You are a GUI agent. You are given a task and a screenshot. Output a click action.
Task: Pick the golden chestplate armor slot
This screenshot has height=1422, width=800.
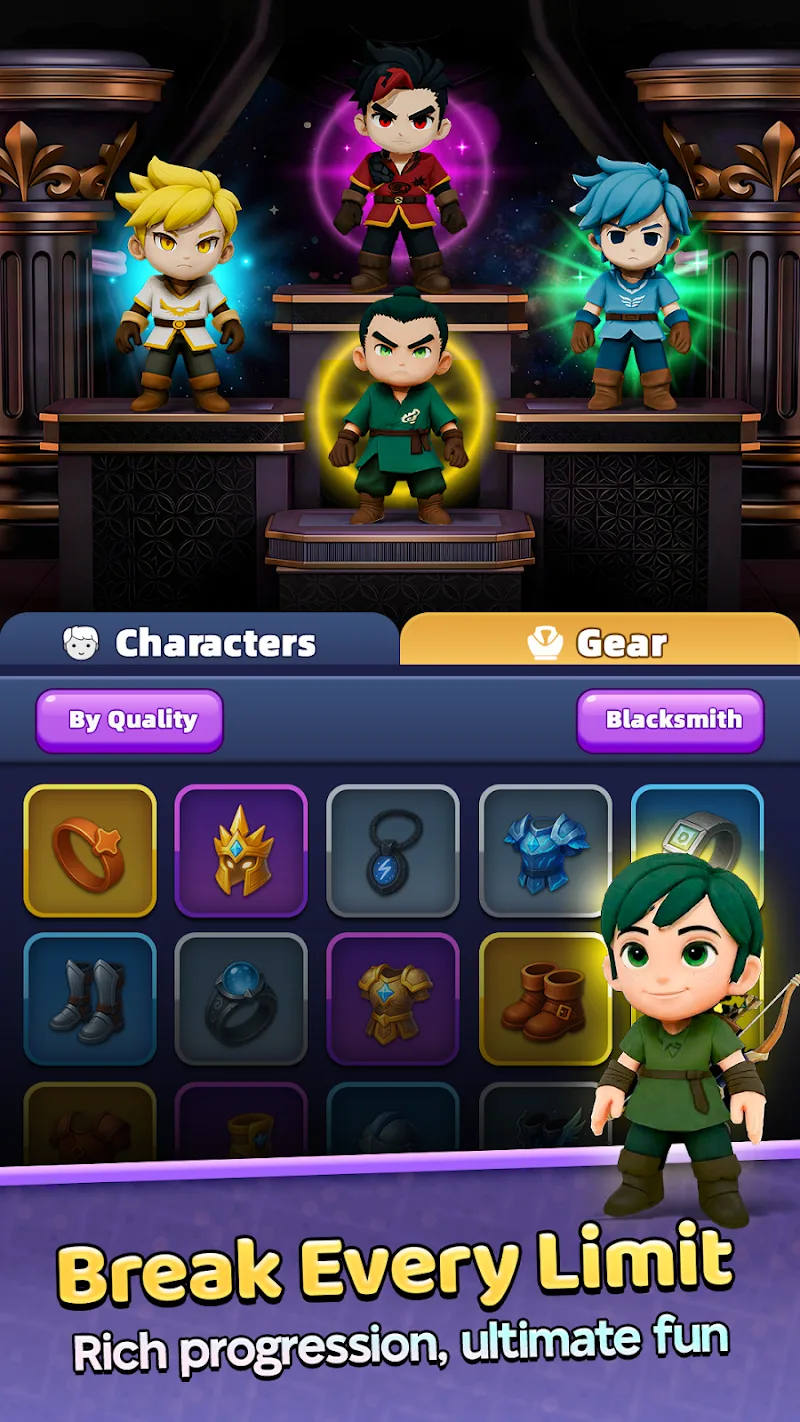(393, 998)
